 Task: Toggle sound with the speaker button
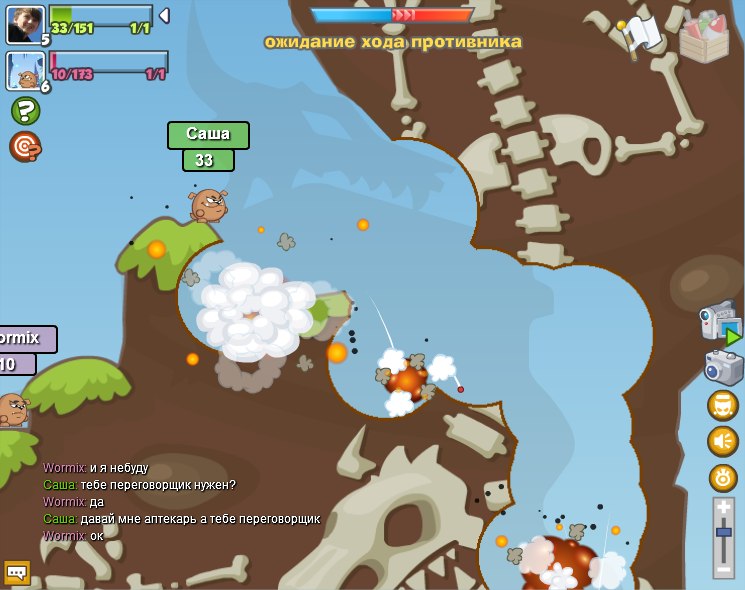pos(723,441)
